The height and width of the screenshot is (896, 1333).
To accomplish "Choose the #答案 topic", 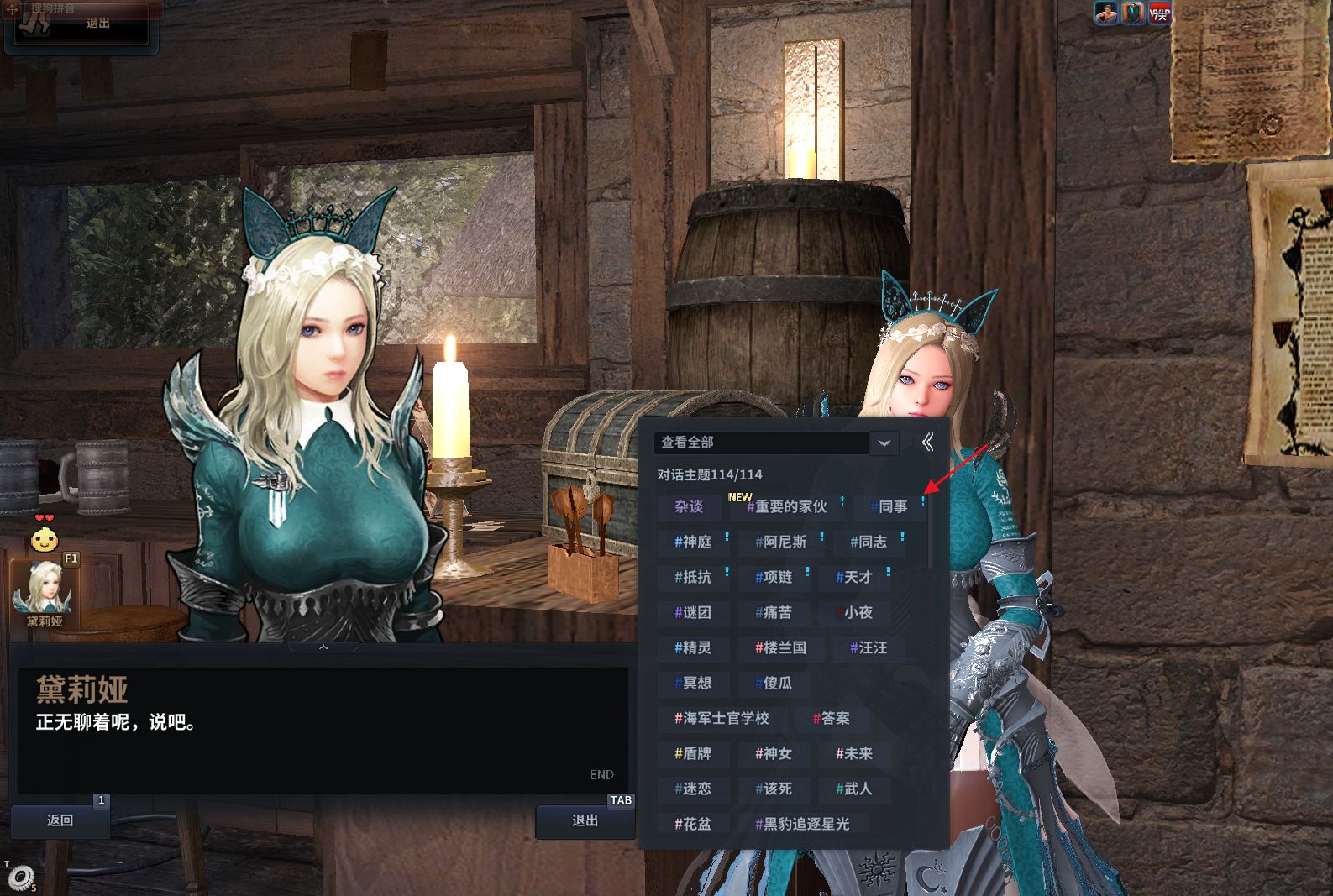I will pyautogui.click(x=831, y=718).
